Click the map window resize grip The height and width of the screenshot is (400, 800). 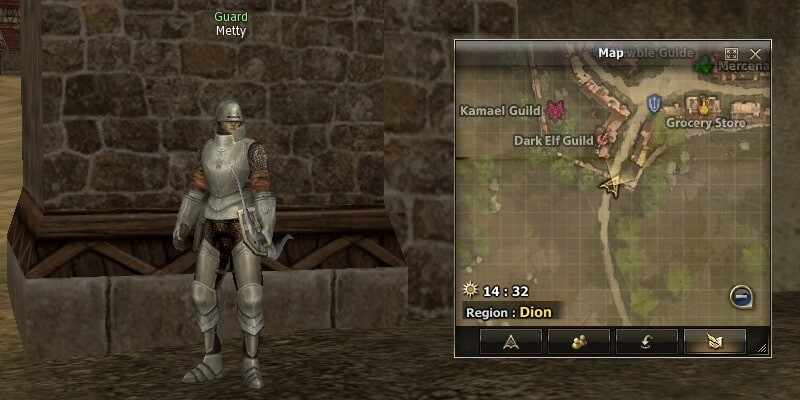[764, 348]
